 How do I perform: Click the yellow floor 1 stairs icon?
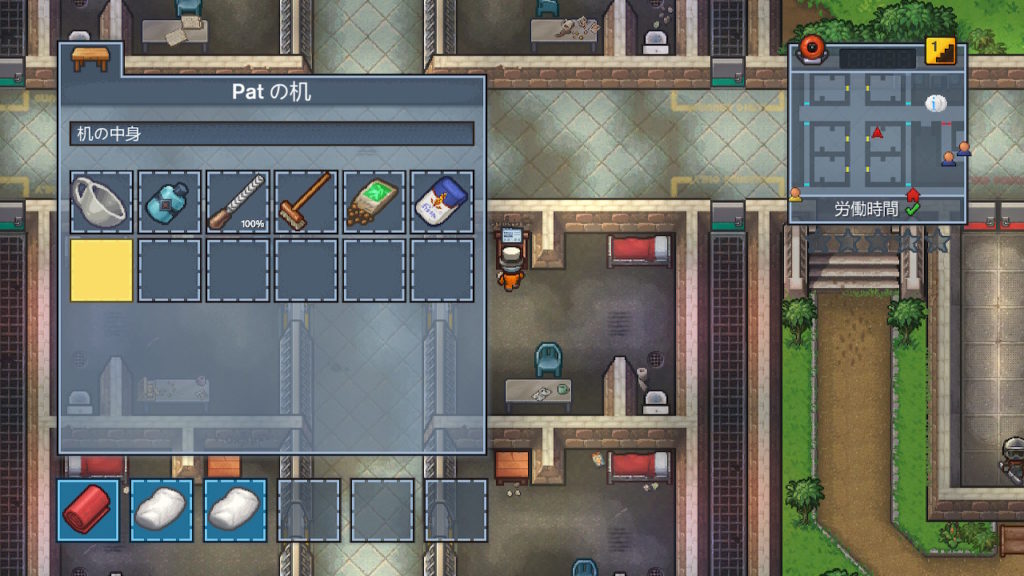click(x=940, y=51)
